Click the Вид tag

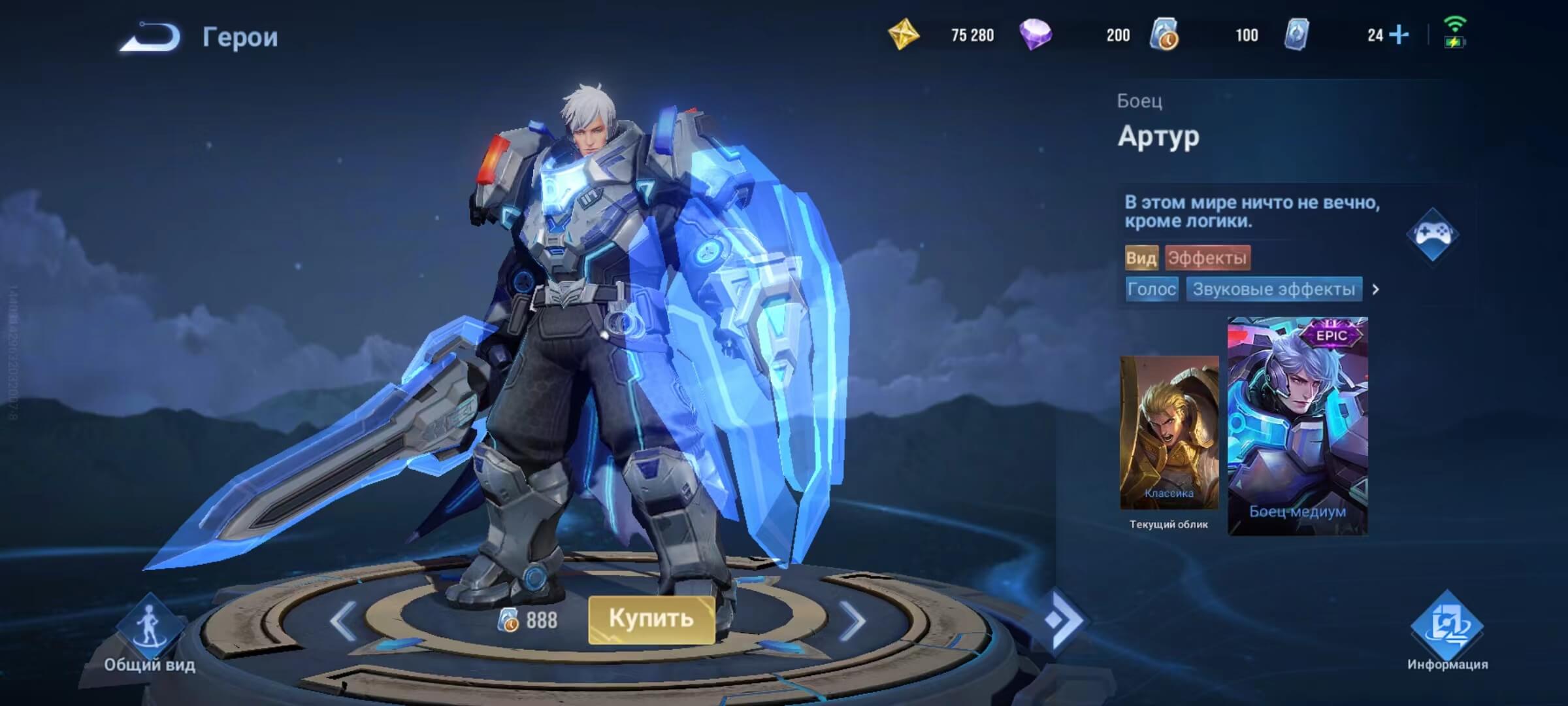pos(1141,258)
